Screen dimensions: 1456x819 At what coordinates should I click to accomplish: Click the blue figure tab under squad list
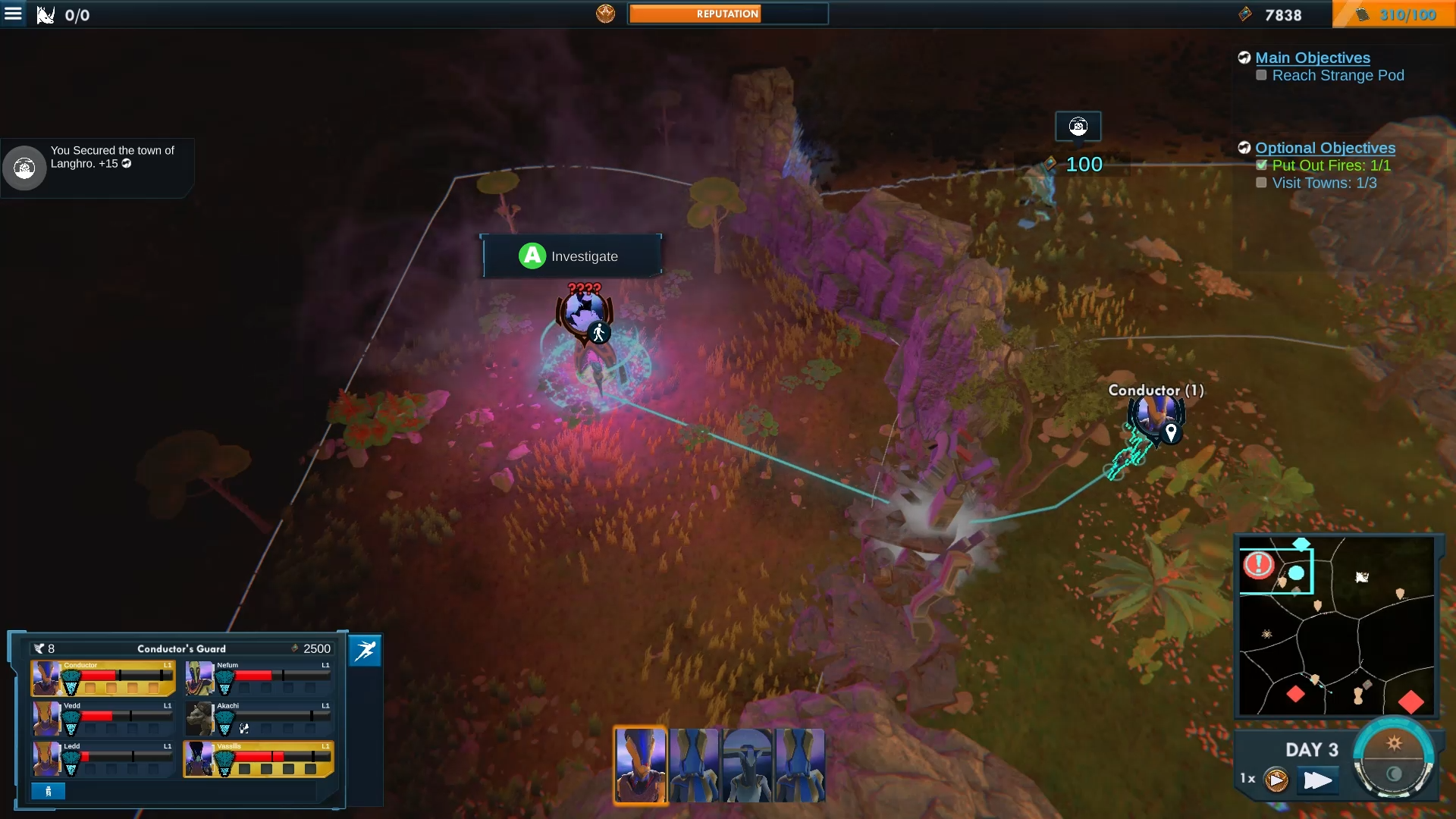click(48, 791)
